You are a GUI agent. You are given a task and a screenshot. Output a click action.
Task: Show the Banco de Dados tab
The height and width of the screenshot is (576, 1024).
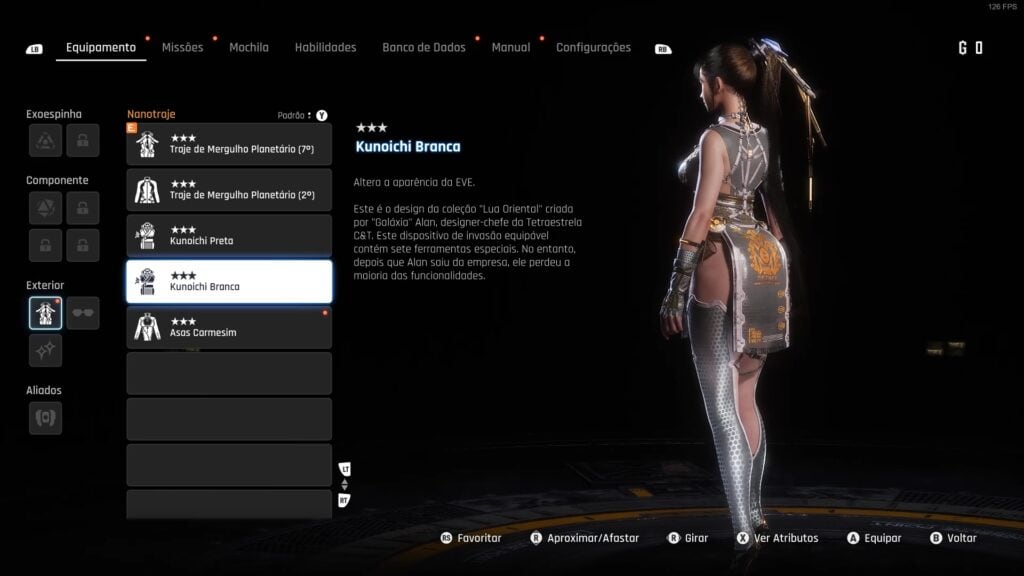[x=423, y=47]
